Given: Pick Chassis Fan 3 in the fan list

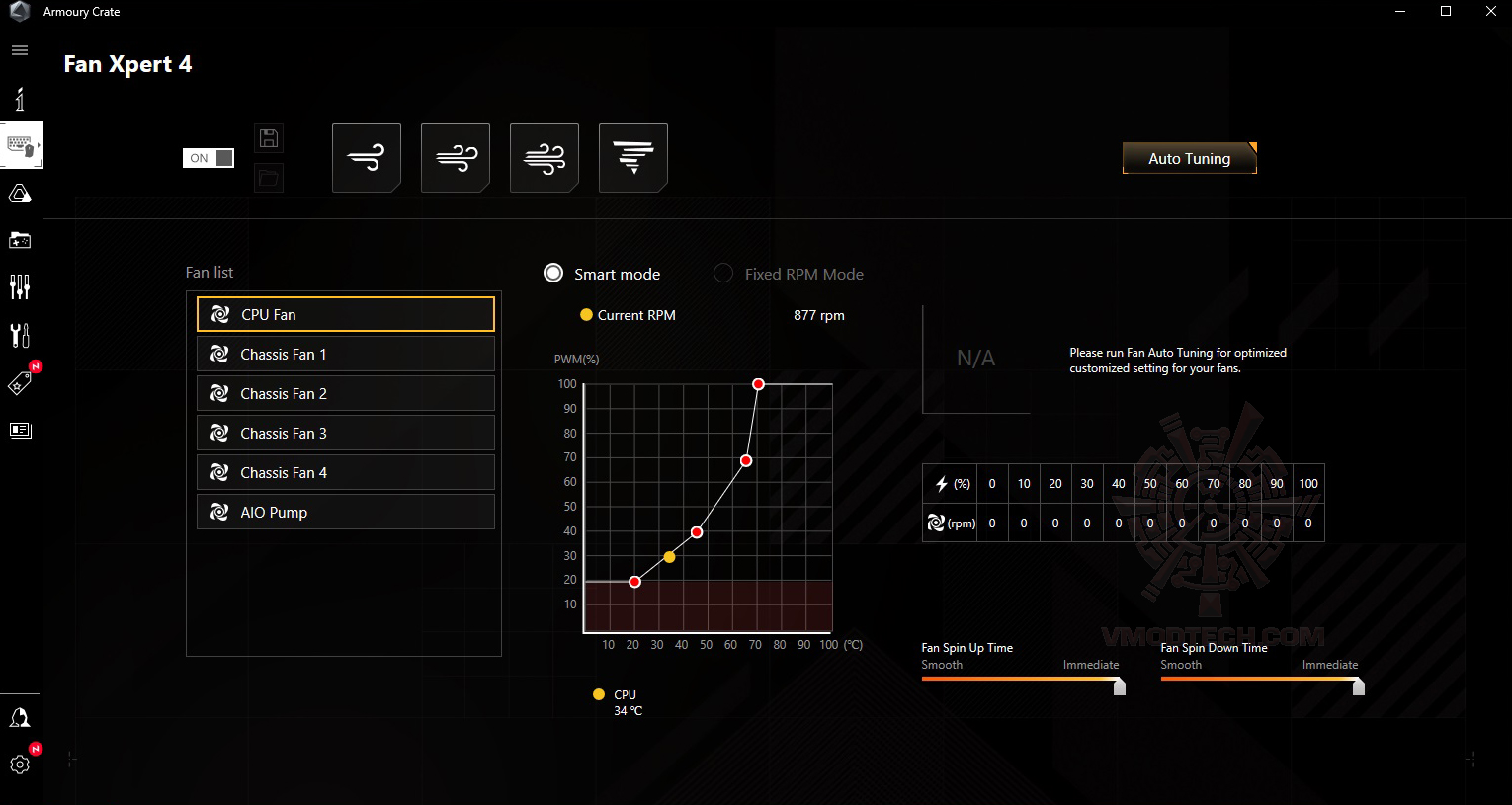Looking at the screenshot, I should coord(345,433).
